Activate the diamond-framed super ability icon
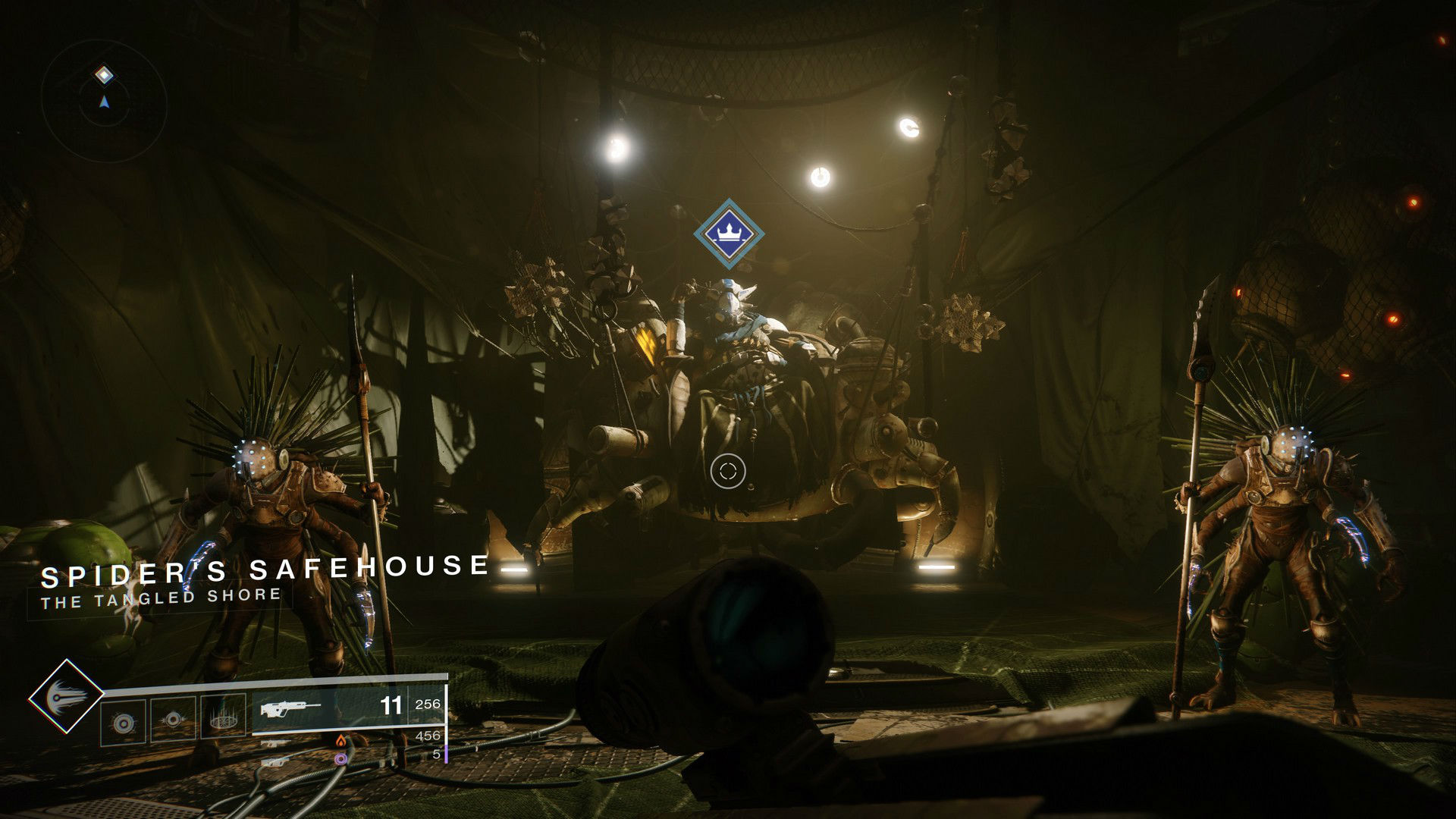 pyautogui.click(x=67, y=696)
